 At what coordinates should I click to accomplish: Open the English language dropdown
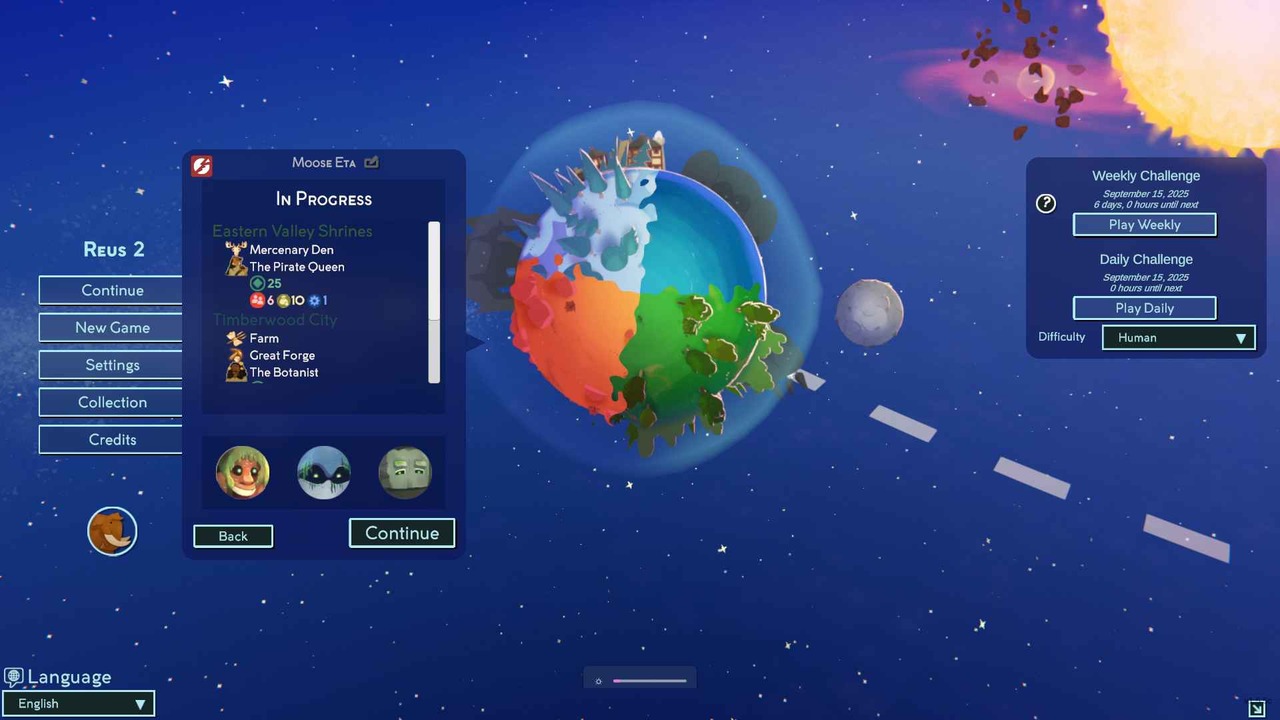point(78,703)
